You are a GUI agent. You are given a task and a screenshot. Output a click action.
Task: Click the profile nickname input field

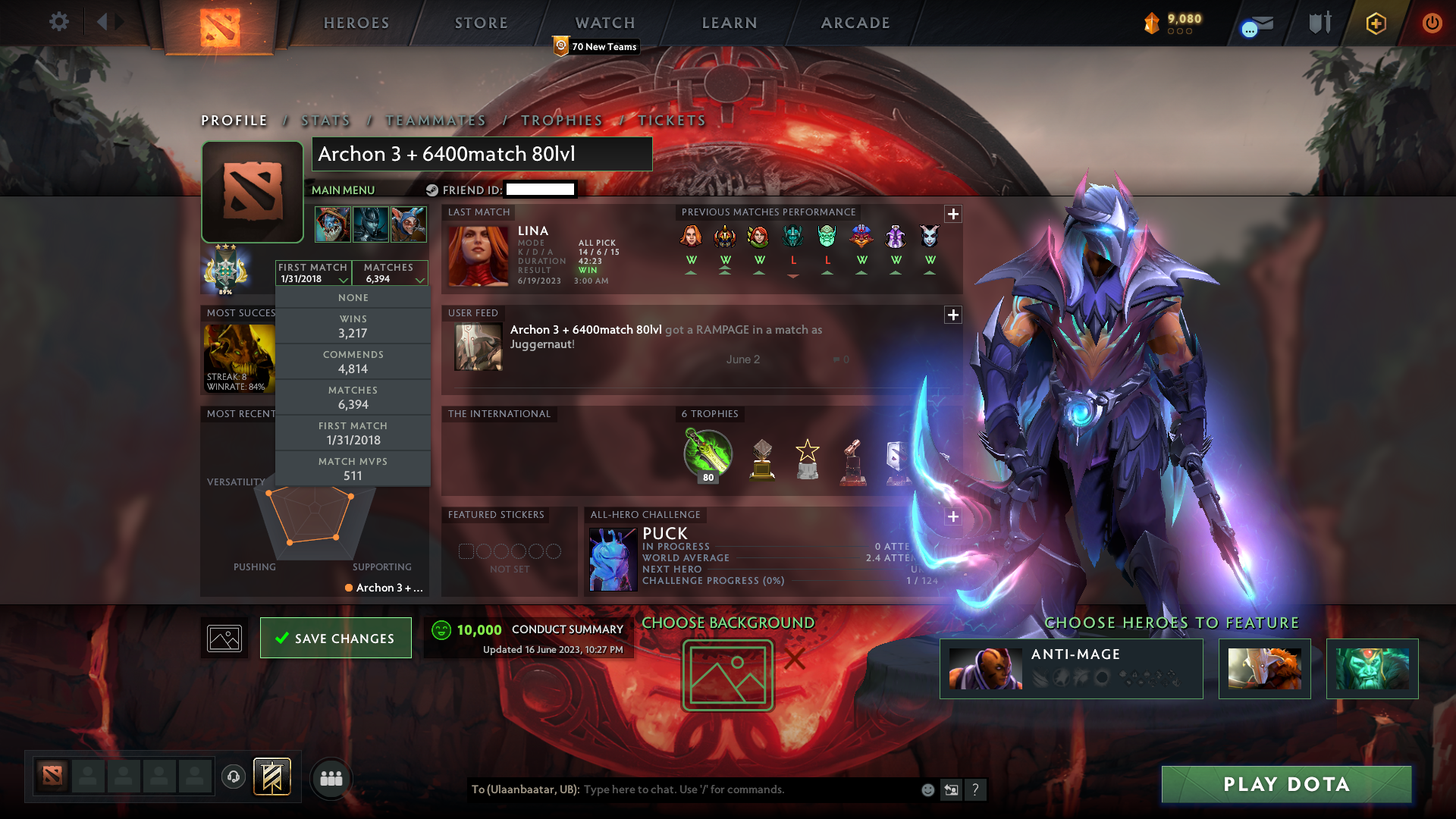coord(482,154)
